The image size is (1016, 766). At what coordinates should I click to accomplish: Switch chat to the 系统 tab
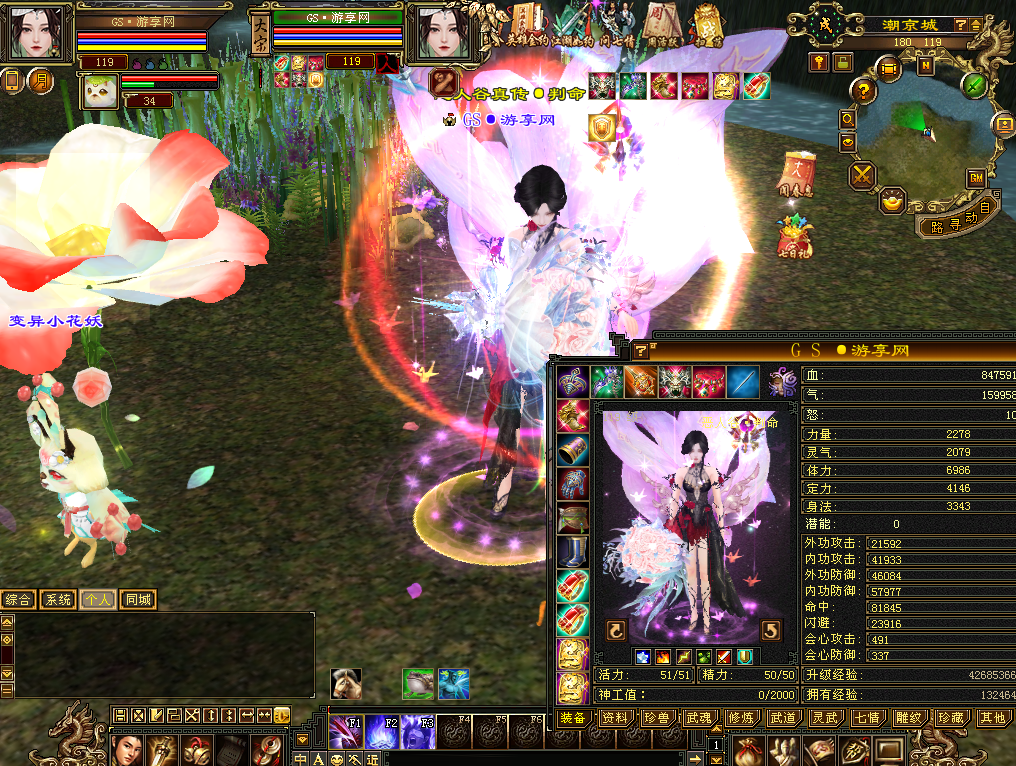click(58, 600)
